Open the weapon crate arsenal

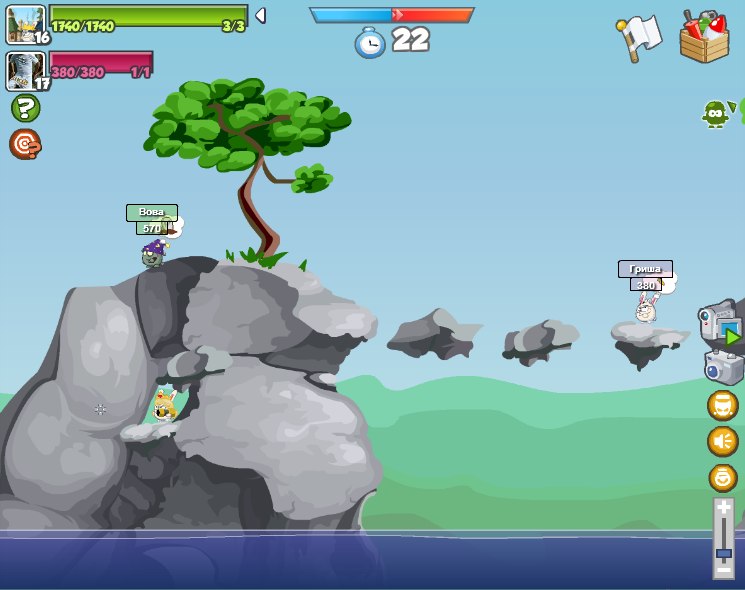pyautogui.click(x=704, y=37)
